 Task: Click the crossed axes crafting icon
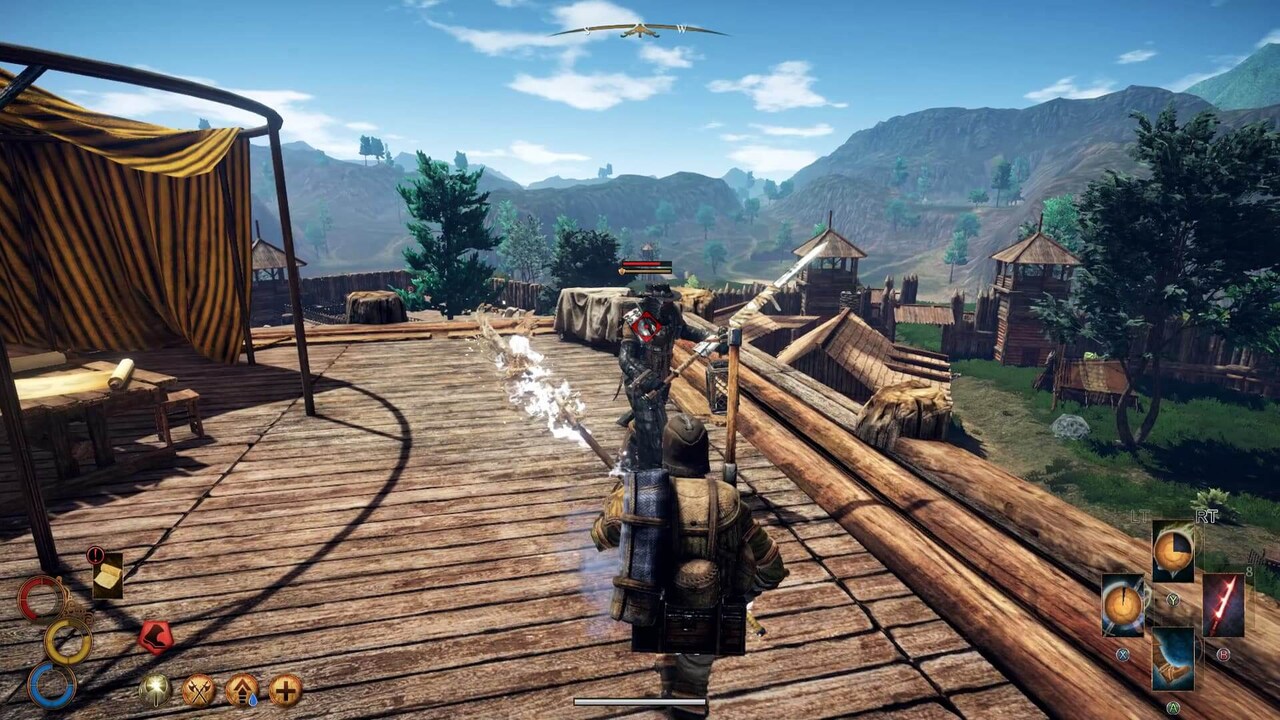click(199, 689)
